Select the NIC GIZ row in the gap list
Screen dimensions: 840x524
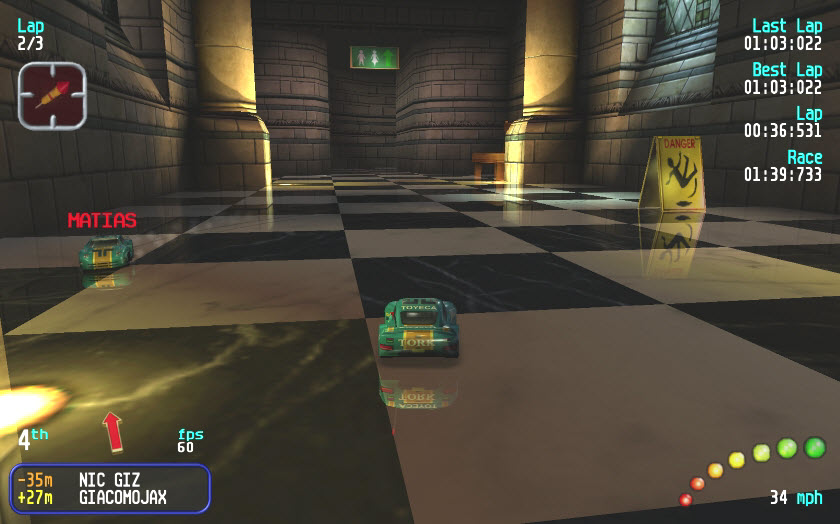click(110, 480)
